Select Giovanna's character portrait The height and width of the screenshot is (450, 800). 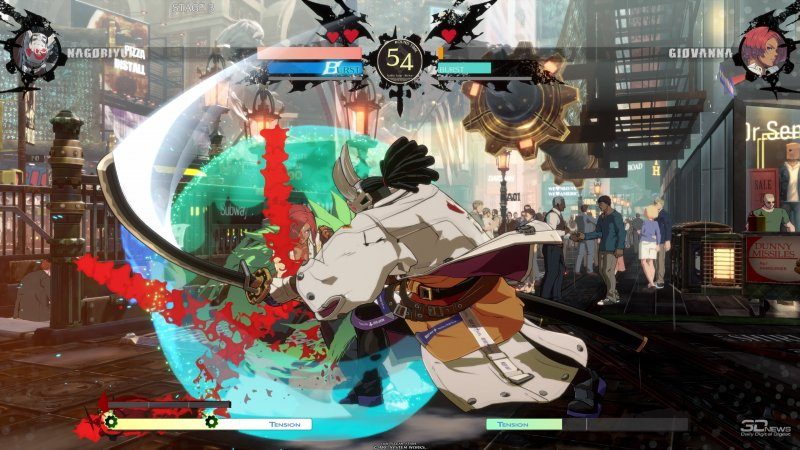coord(763,45)
